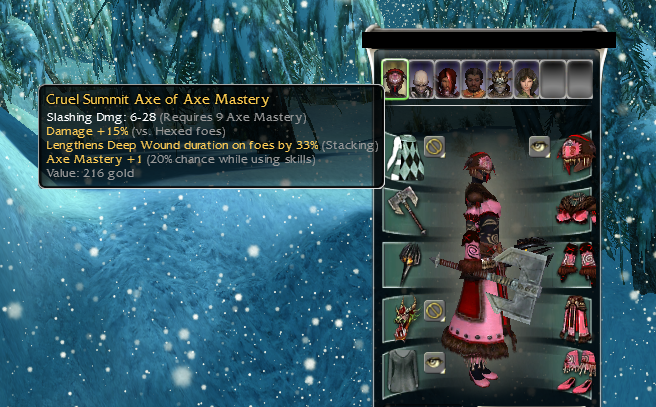Click the pink shoes armor slot
Screen dimensions: 656x407
[577, 370]
